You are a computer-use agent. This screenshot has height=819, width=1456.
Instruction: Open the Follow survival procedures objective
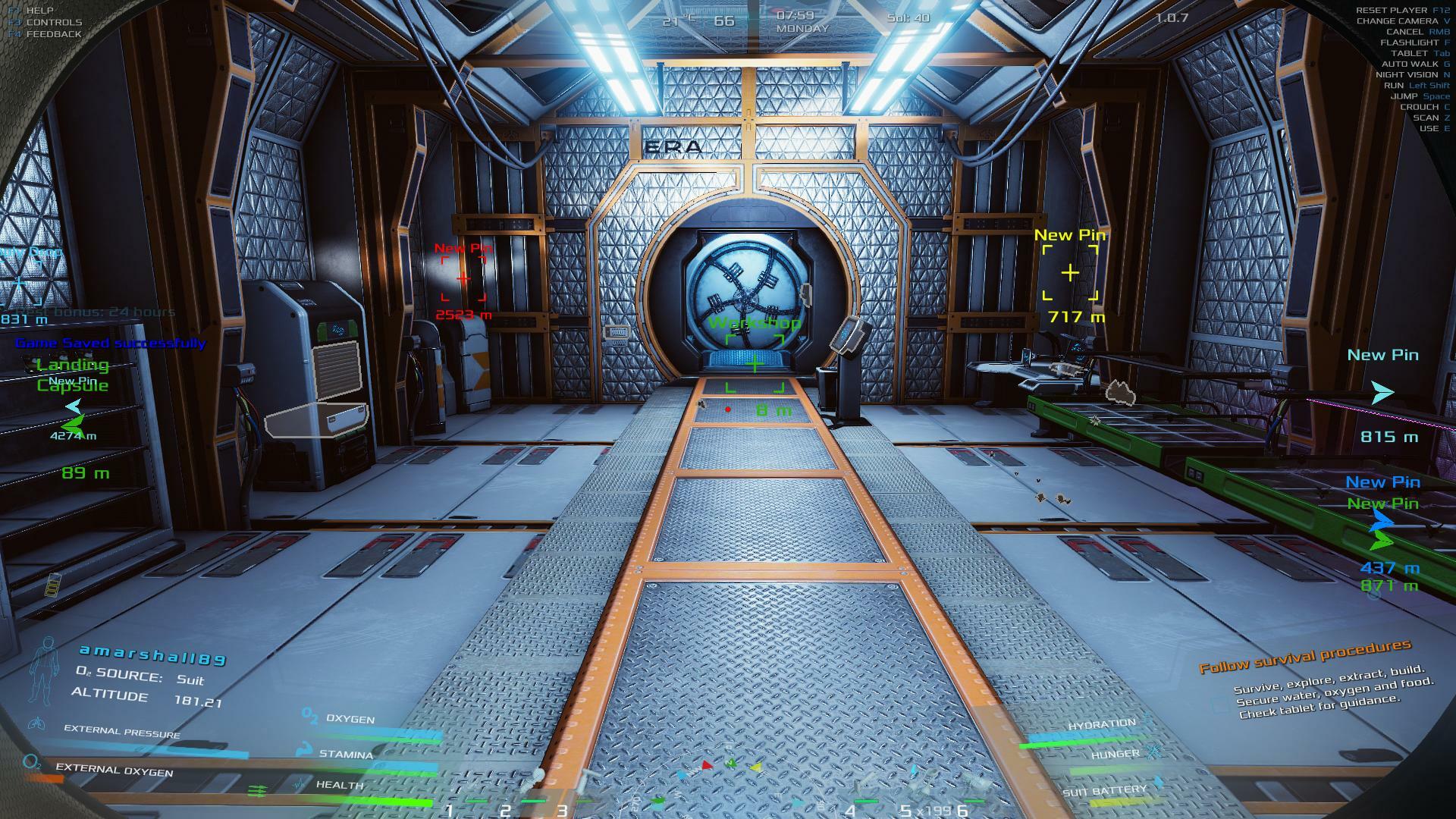tap(1304, 656)
